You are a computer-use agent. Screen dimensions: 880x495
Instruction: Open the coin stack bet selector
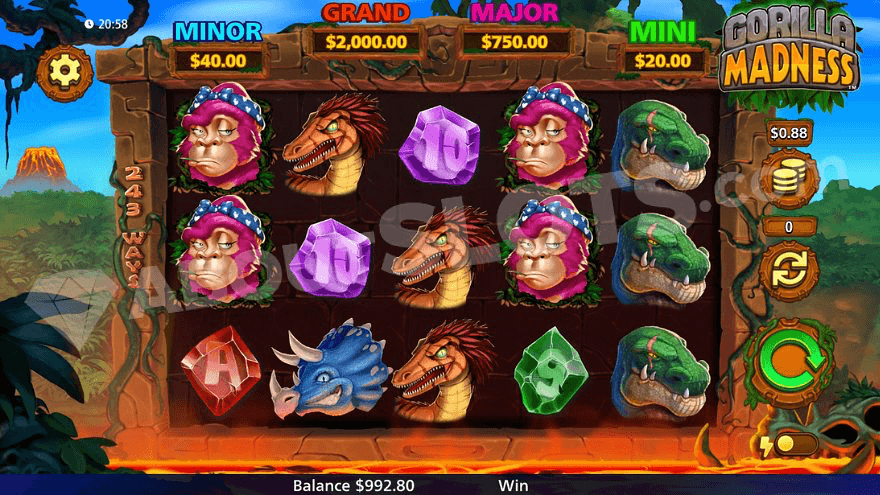click(x=789, y=180)
